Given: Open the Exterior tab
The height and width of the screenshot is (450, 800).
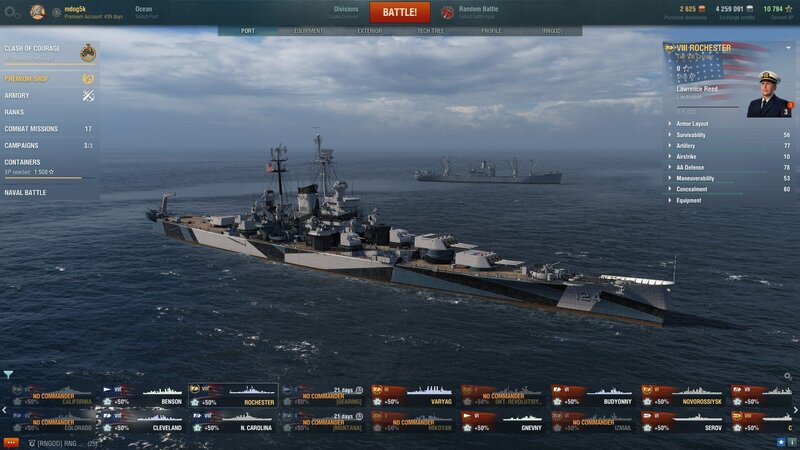Looking at the screenshot, I should tap(369, 31).
